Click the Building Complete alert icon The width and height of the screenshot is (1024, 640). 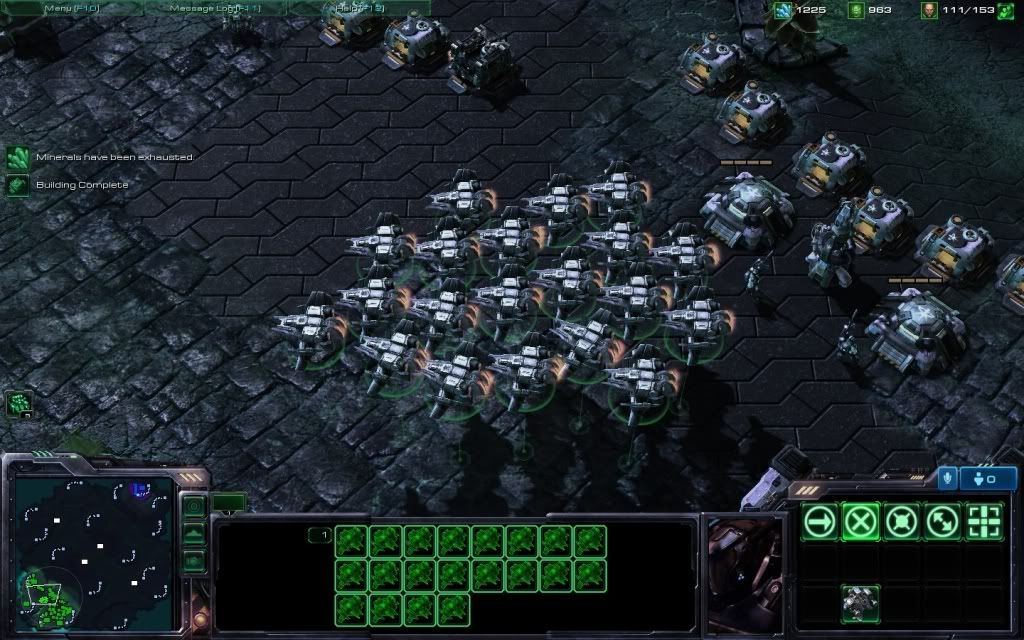tap(18, 185)
